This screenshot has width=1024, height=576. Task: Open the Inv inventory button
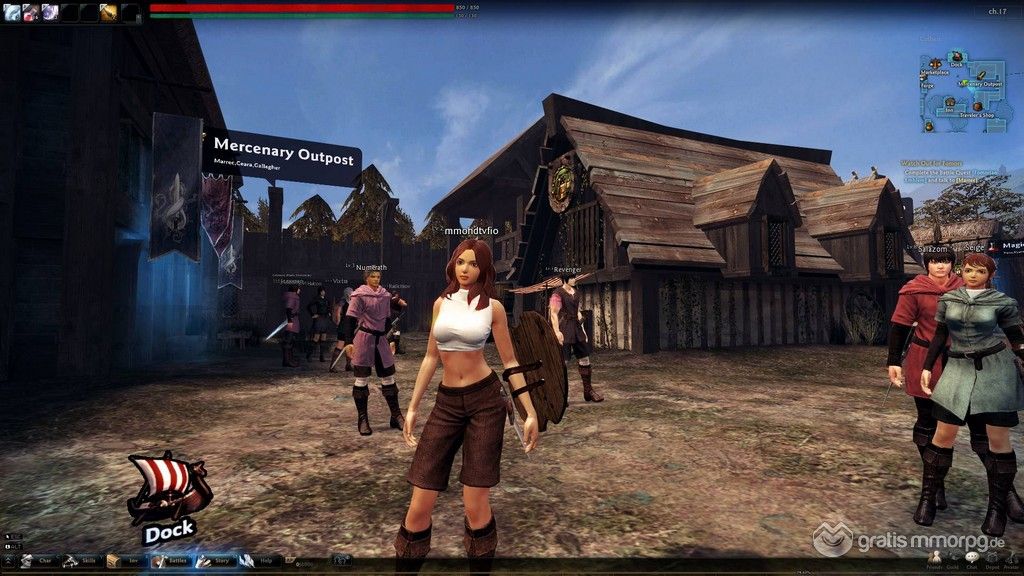[x=126, y=561]
